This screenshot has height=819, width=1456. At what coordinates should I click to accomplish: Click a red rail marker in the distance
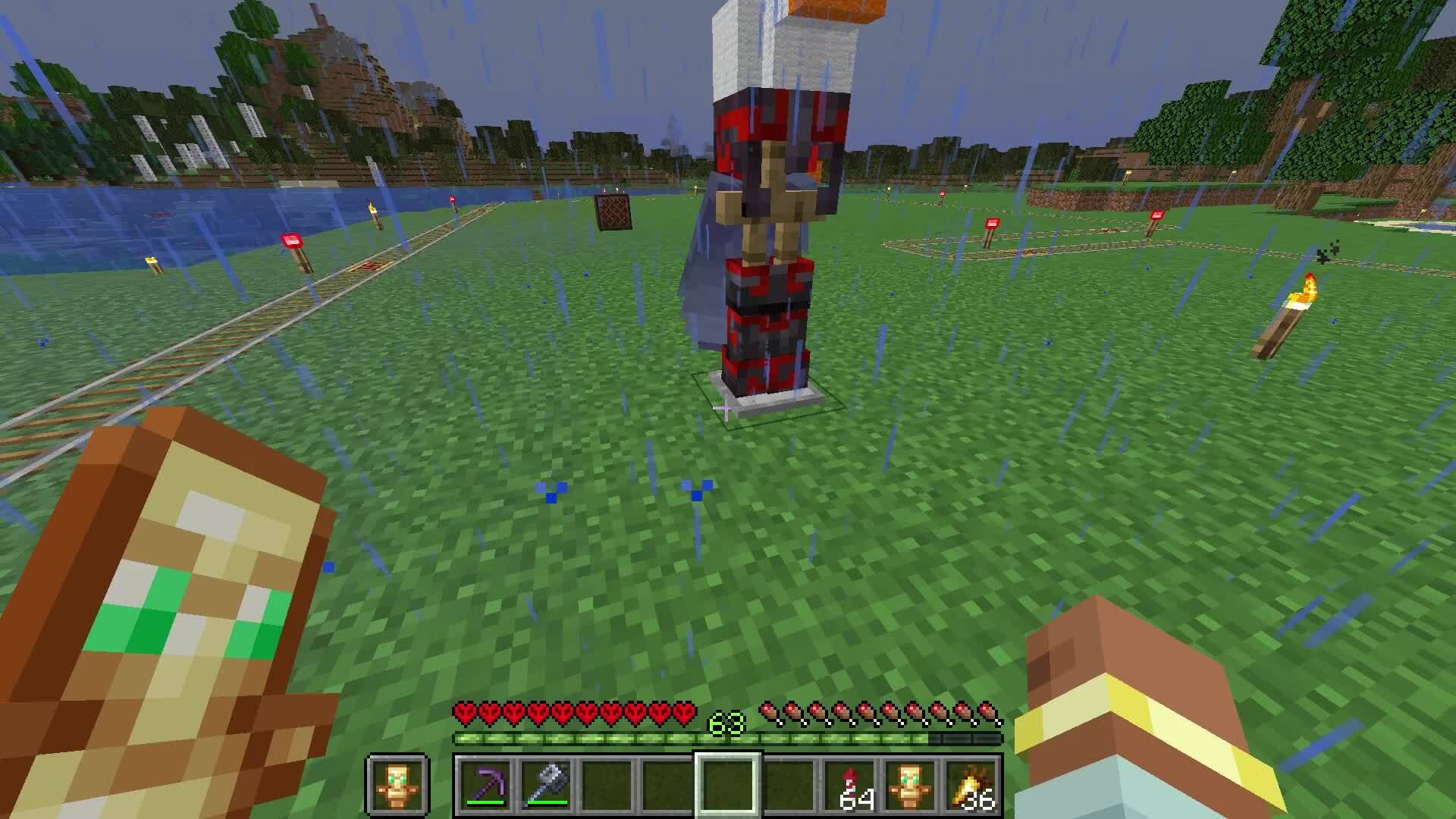(991, 224)
